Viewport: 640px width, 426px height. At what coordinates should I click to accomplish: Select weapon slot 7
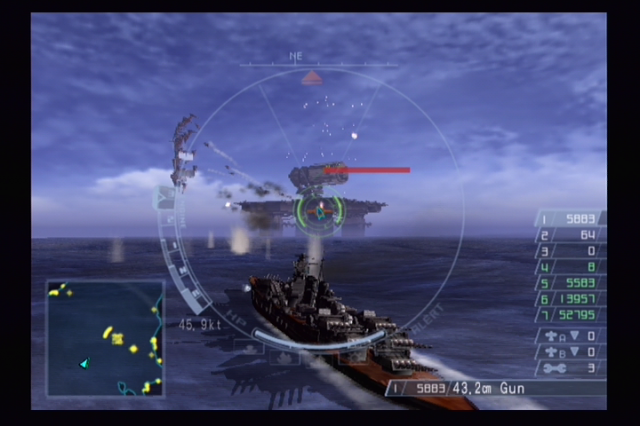click(x=569, y=315)
